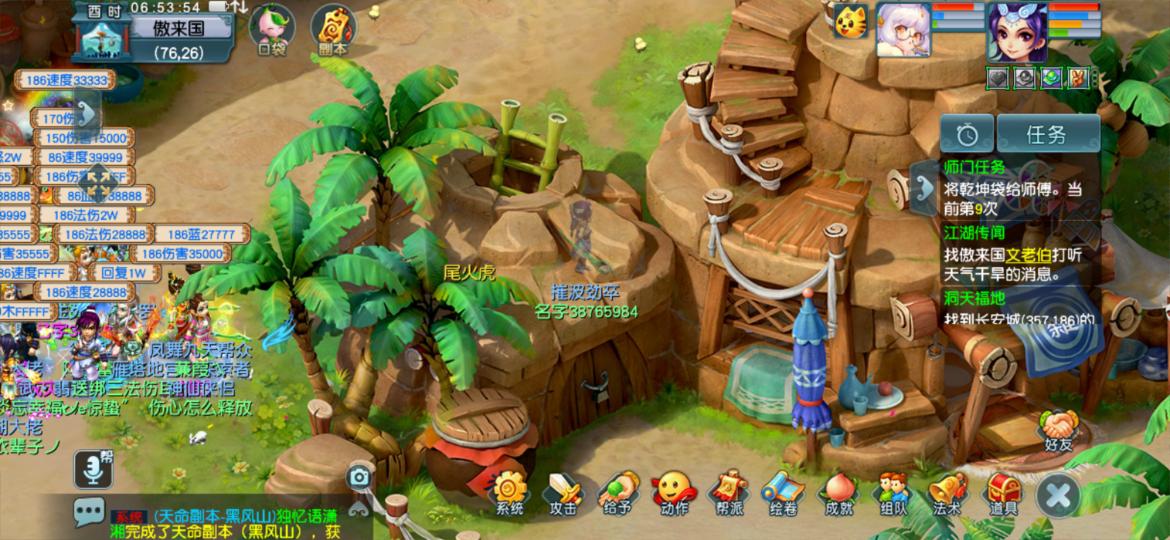Open the 成就 achievements panel
1170x540 pixels.
pos(838,493)
